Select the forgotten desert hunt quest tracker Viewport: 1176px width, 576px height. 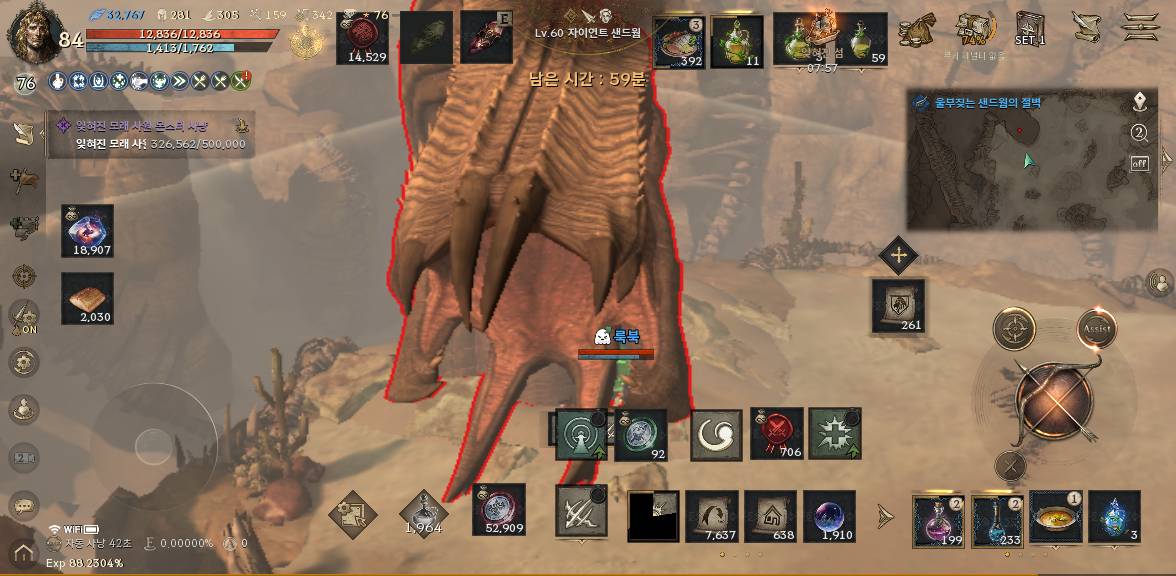click(150, 135)
